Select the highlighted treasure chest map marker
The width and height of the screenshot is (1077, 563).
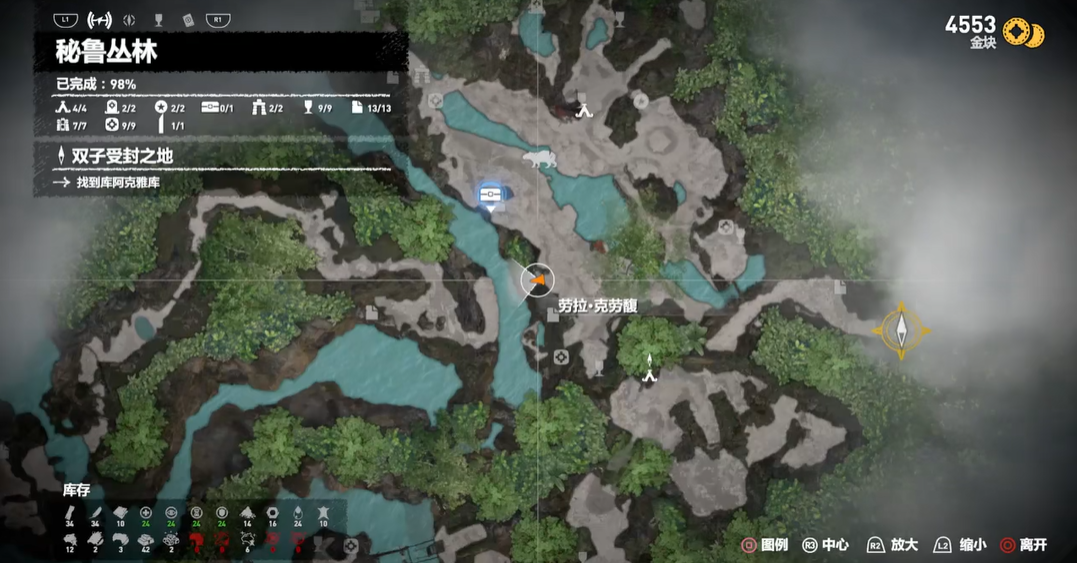490,195
